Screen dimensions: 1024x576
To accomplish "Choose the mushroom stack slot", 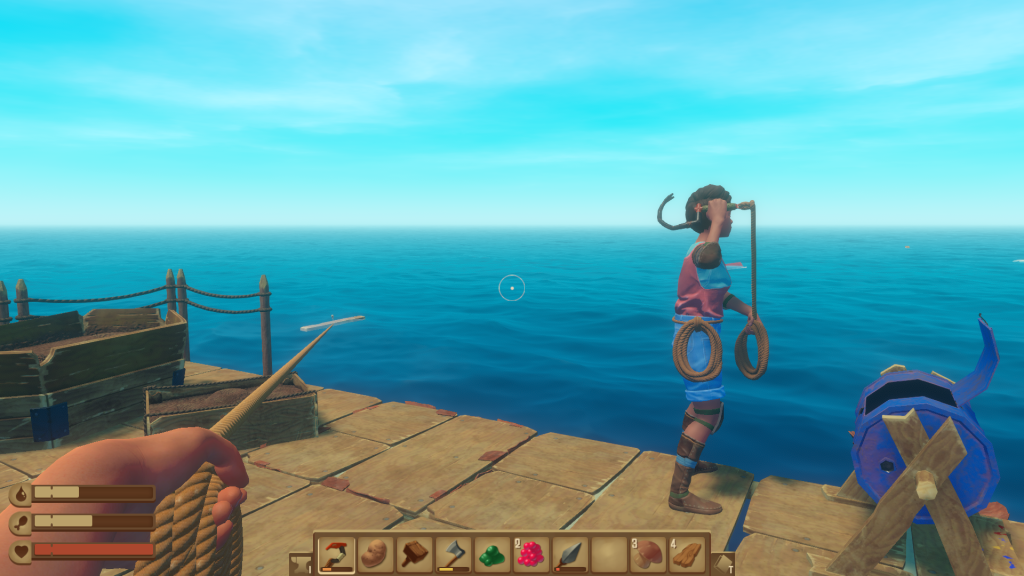I will 648,554.
